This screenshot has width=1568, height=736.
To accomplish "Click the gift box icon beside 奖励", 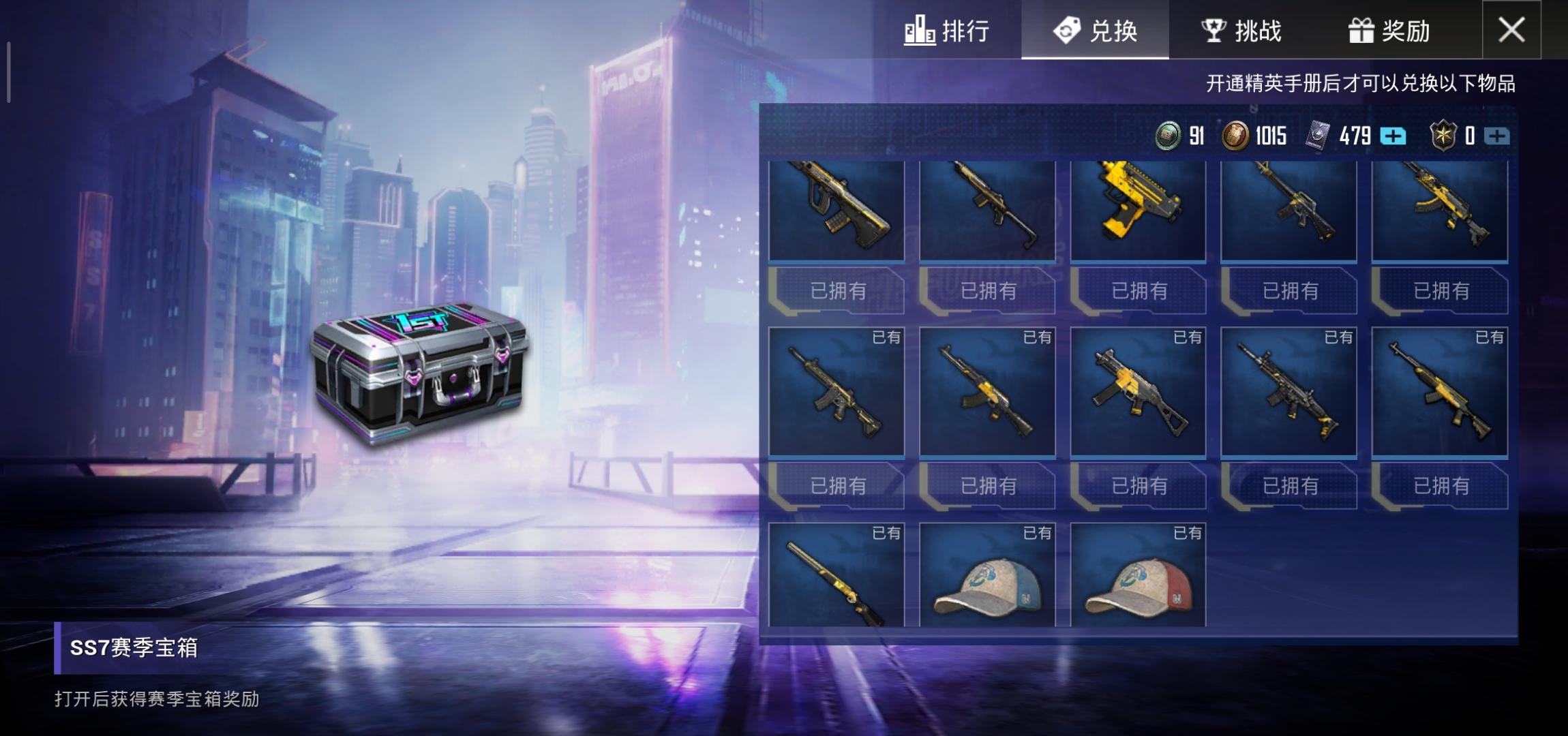I will coord(1363,31).
